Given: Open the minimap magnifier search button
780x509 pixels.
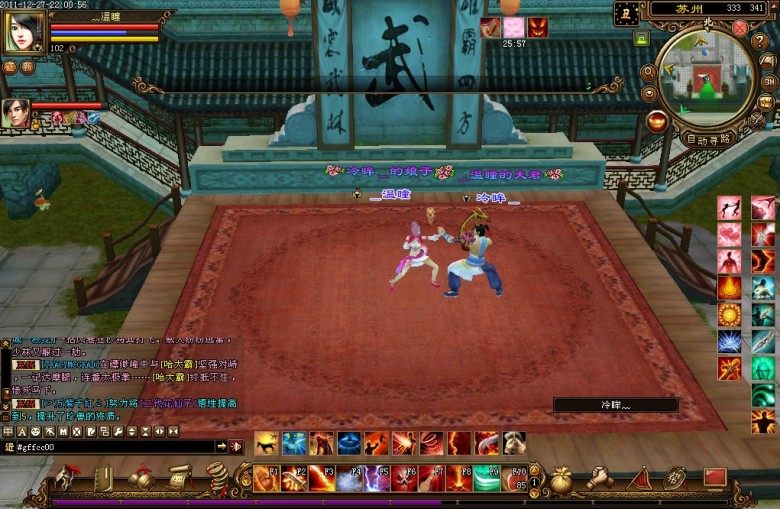Looking at the screenshot, I should tap(648, 72).
